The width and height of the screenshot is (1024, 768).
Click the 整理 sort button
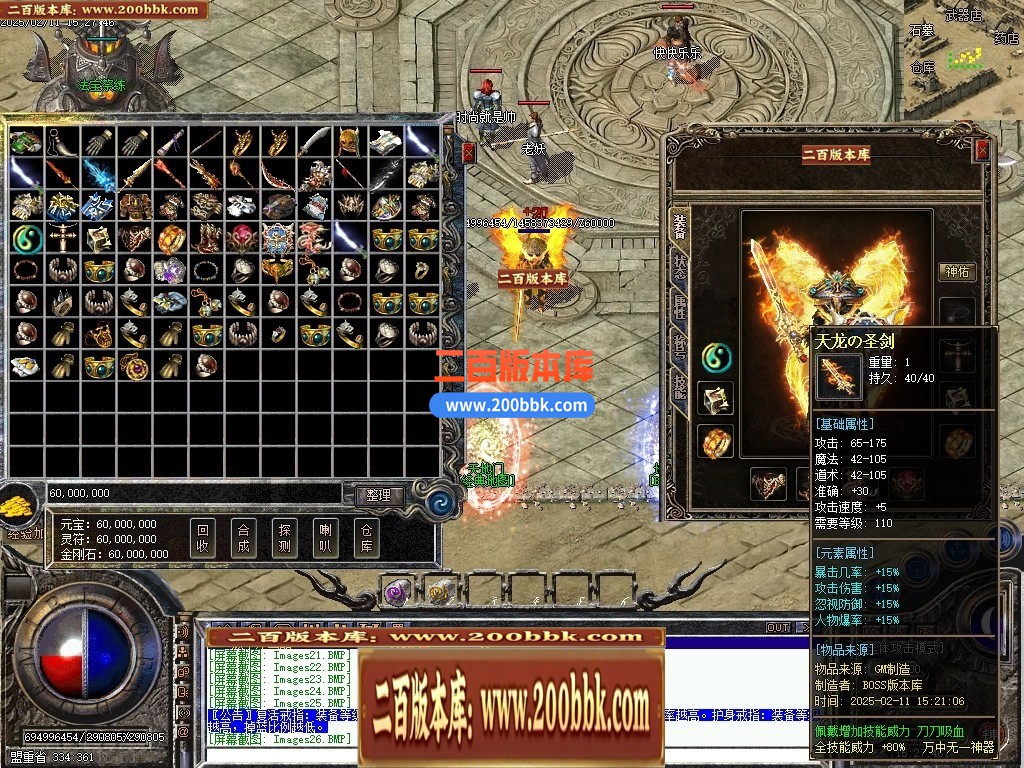[x=378, y=495]
